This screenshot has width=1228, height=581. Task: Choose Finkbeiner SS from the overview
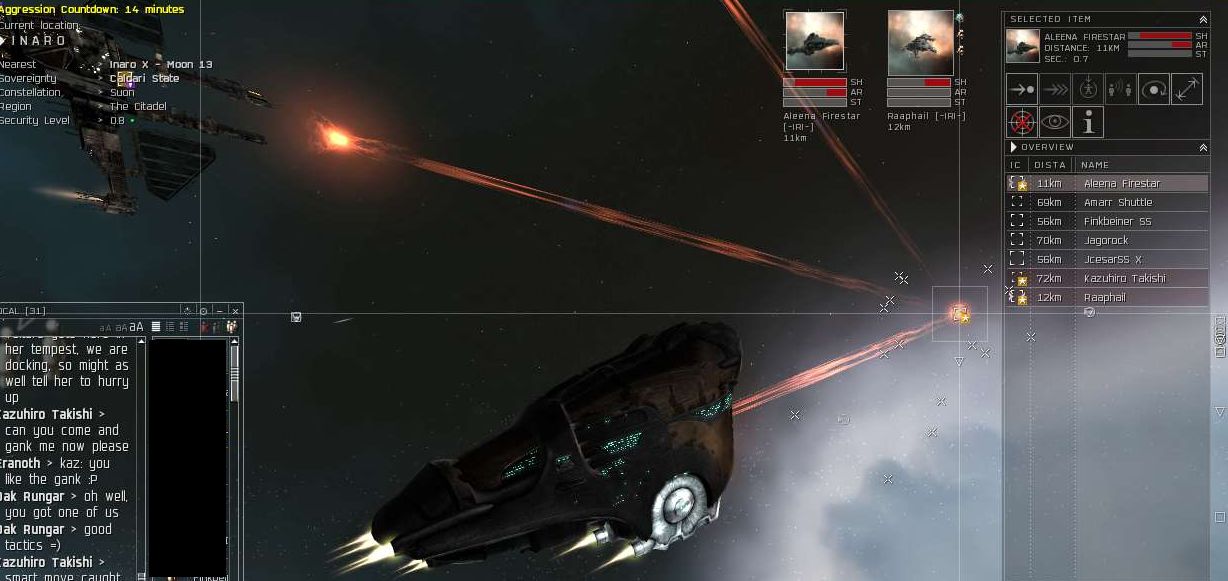coord(1117,222)
